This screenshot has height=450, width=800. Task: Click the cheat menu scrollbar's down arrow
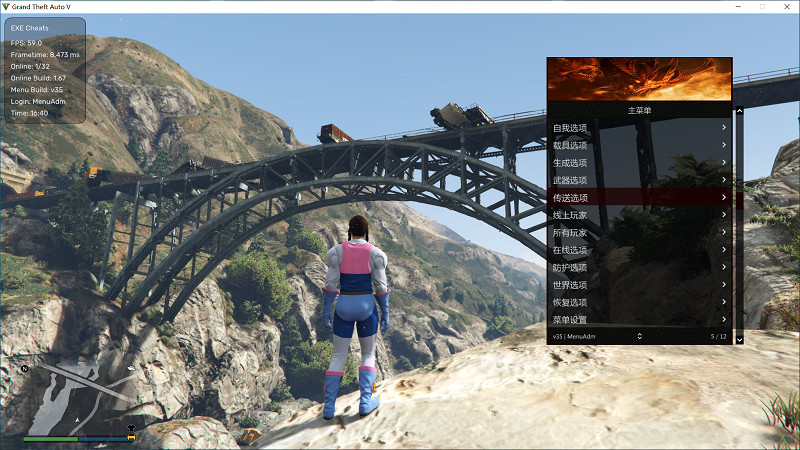coord(739,340)
